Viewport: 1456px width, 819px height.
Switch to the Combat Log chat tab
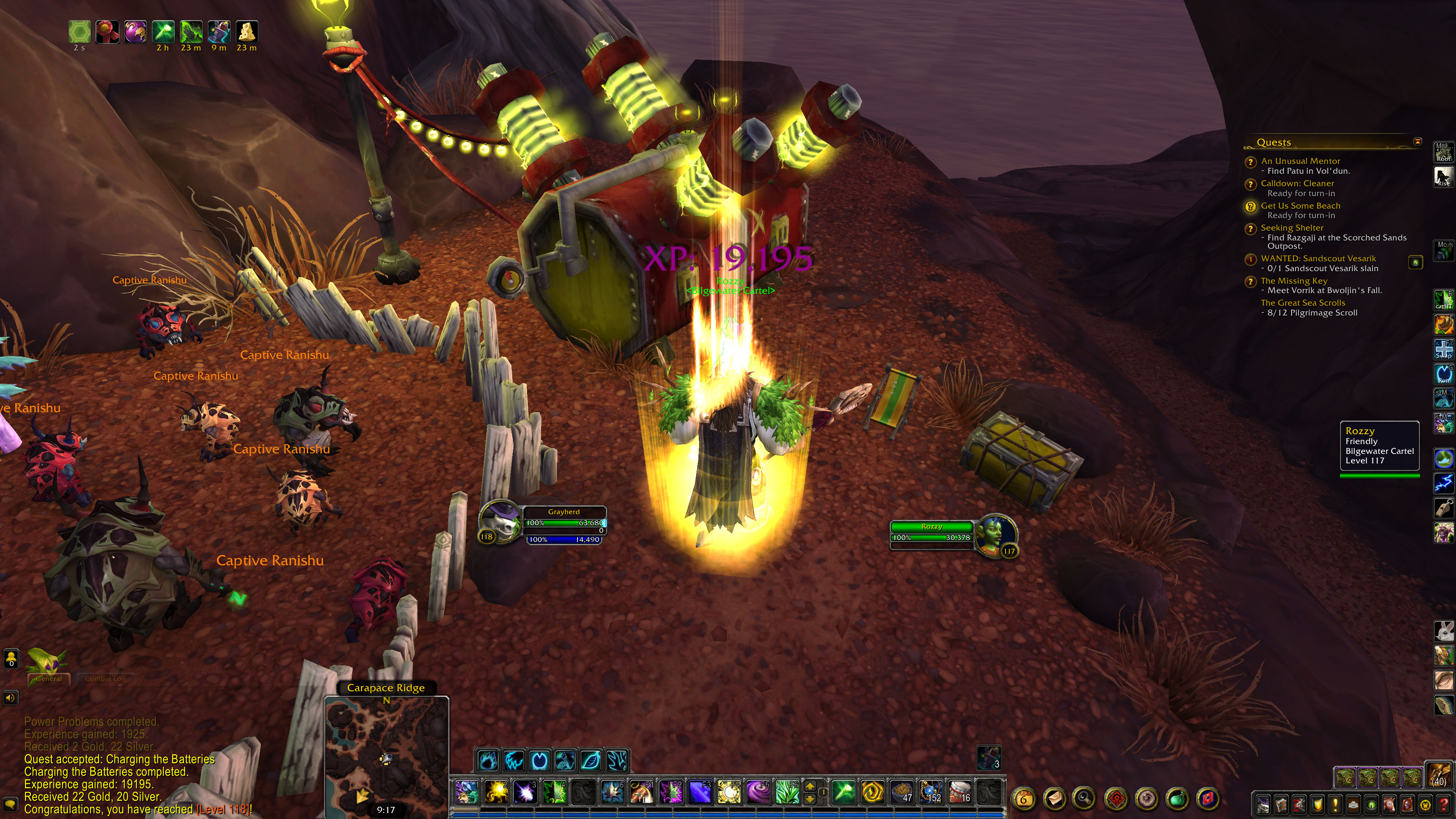click(x=105, y=679)
